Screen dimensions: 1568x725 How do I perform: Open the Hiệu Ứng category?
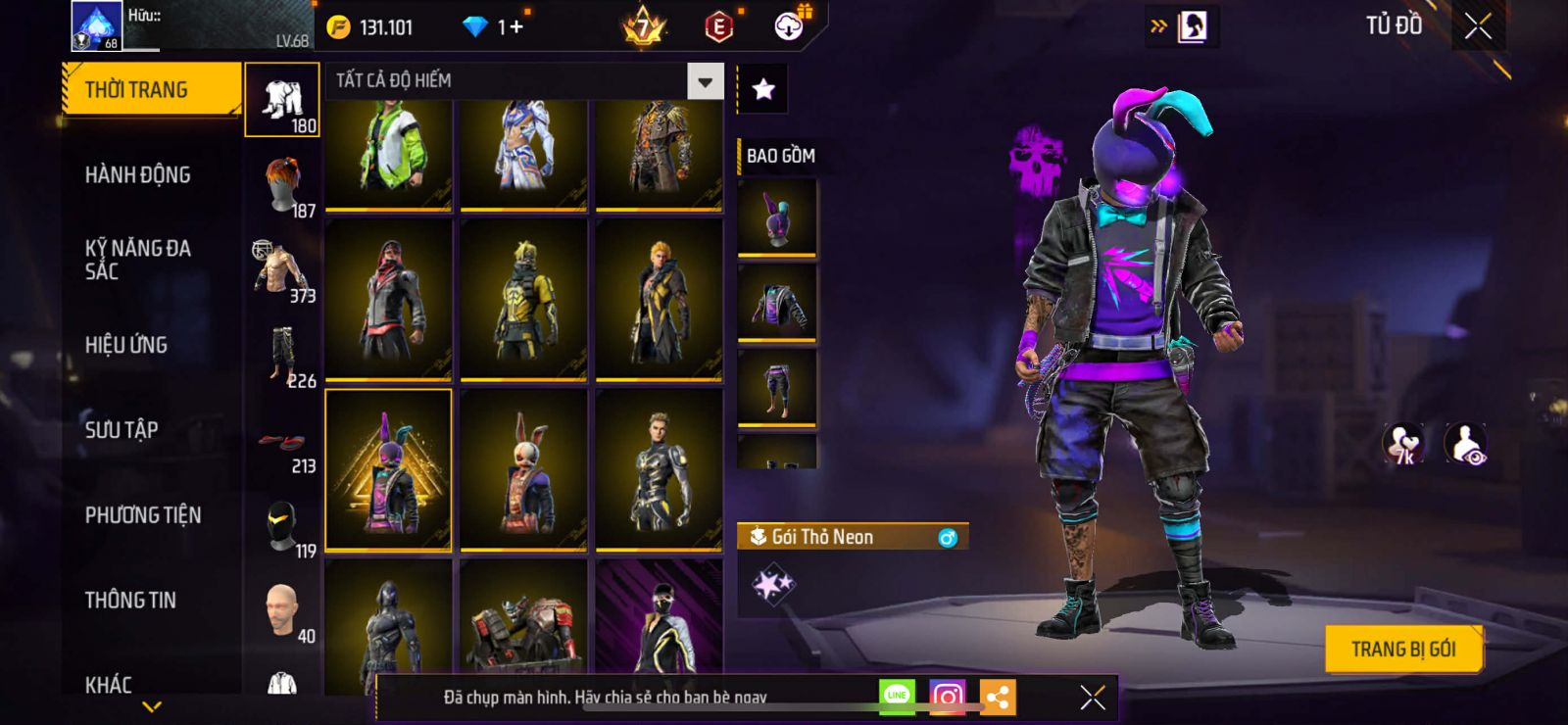[x=125, y=345]
